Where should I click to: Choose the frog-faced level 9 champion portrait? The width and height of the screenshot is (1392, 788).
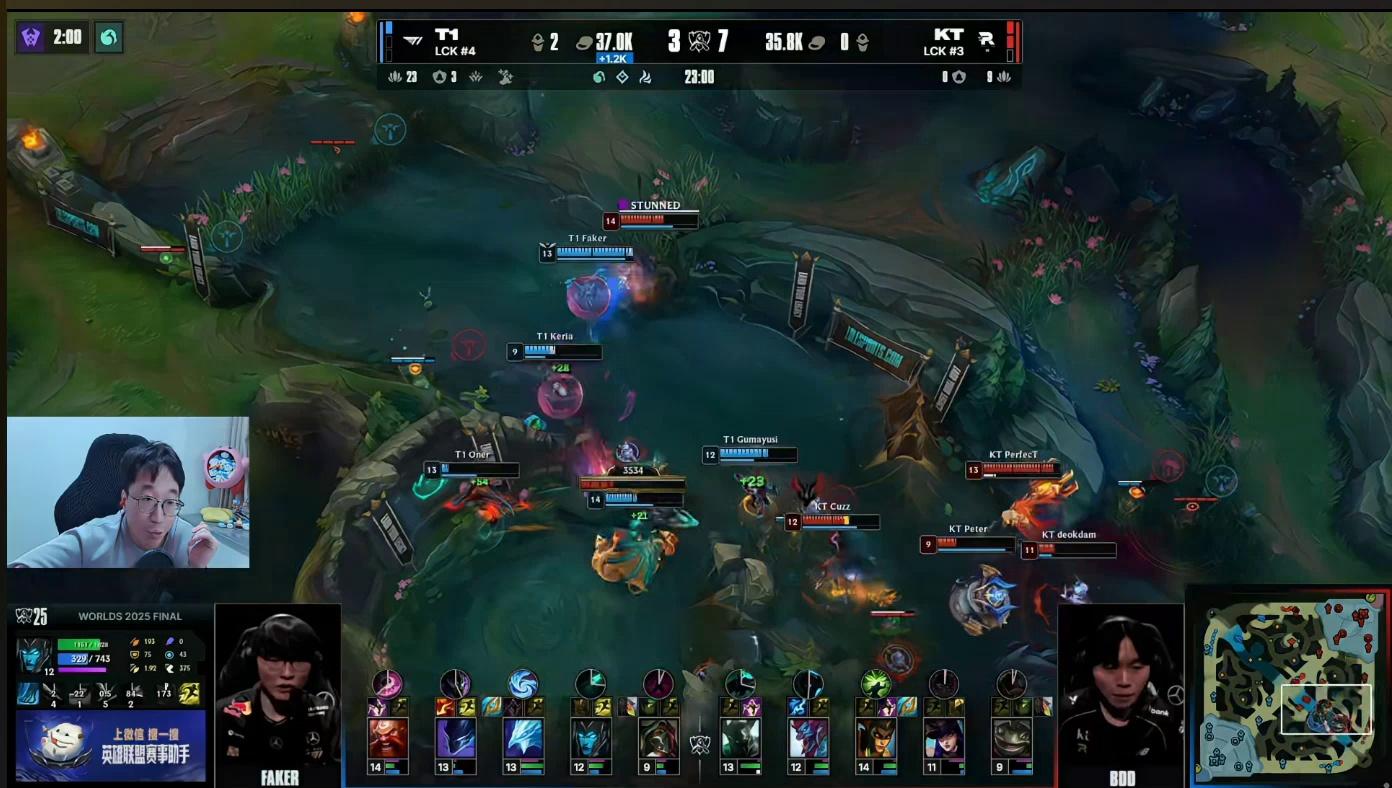[x=1012, y=739]
